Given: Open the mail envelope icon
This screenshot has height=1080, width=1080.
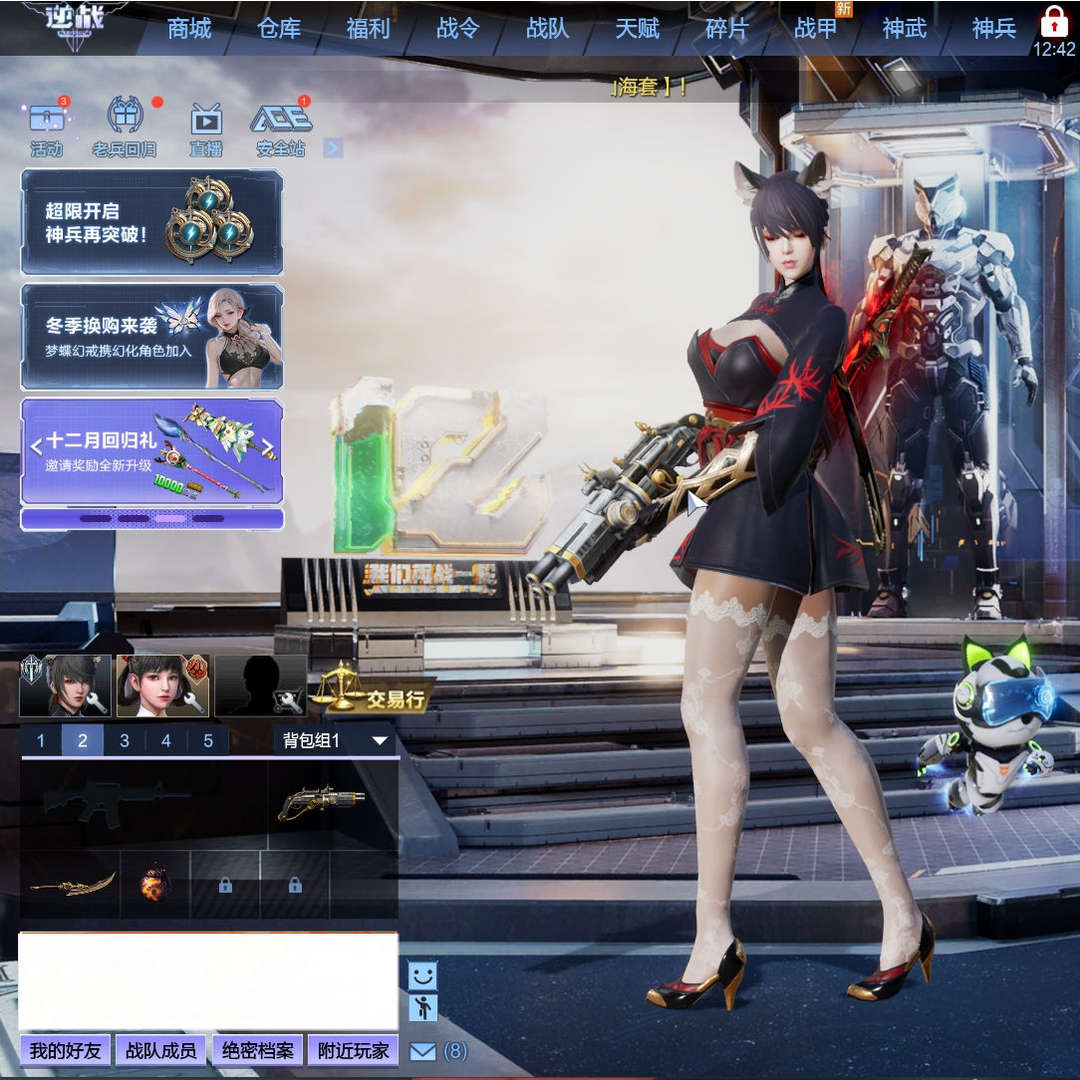Looking at the screenshot, I should point(423,1052).
